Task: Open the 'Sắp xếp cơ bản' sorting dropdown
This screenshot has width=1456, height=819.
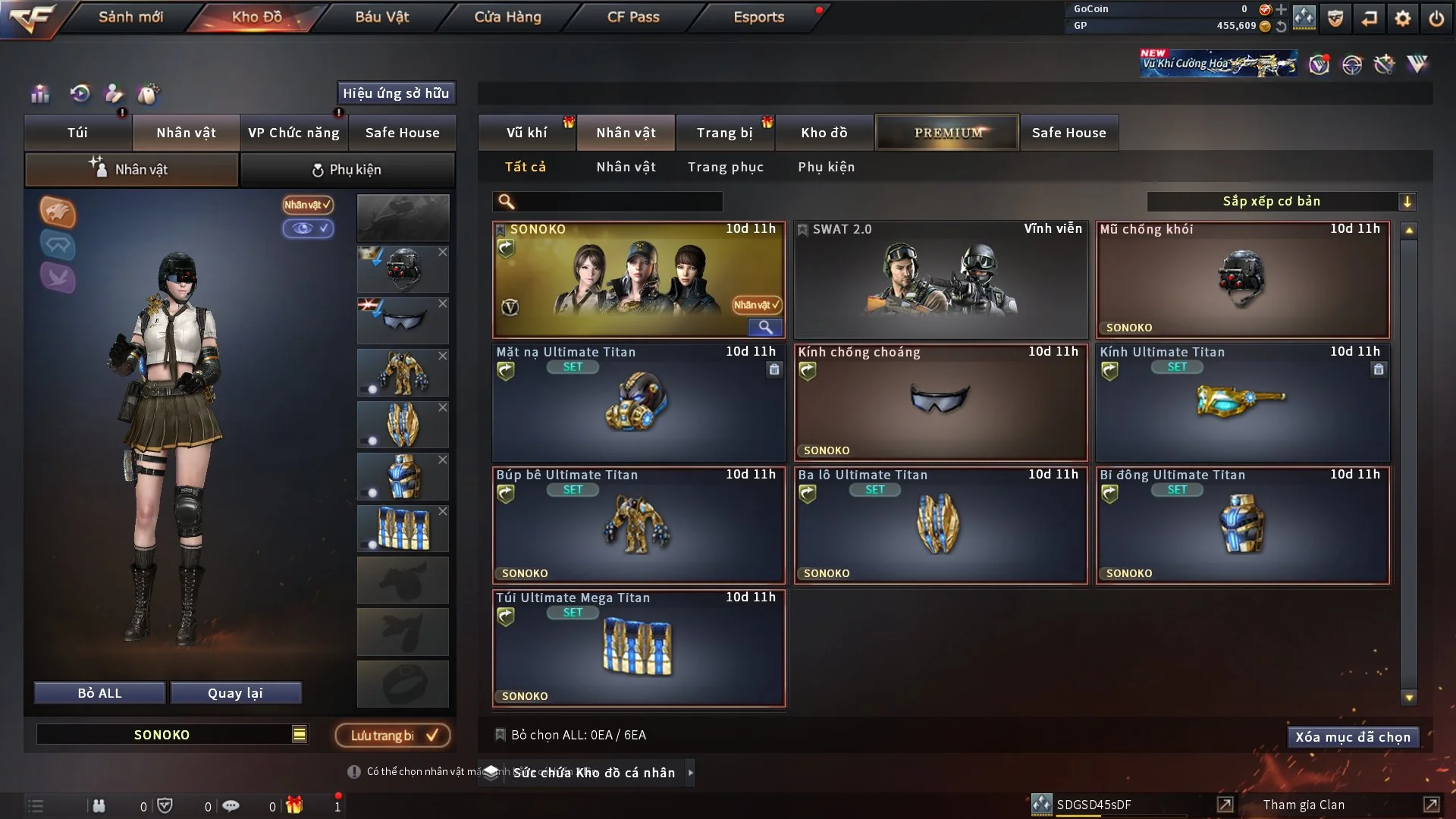Action: click(x=1282, y=201)
